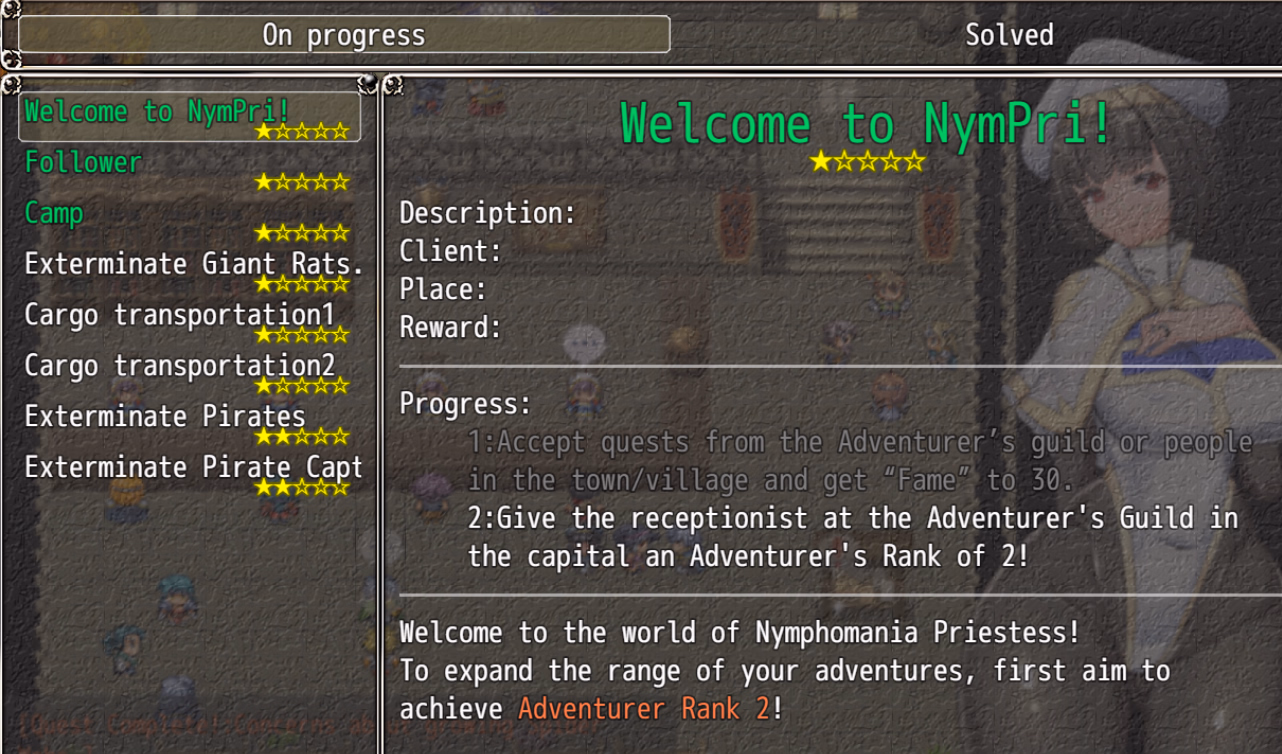This screenshot has width=1282, height=754.
Task: Select the Exterminate Giant Rats quest
Action: click(x=192, y=269)
